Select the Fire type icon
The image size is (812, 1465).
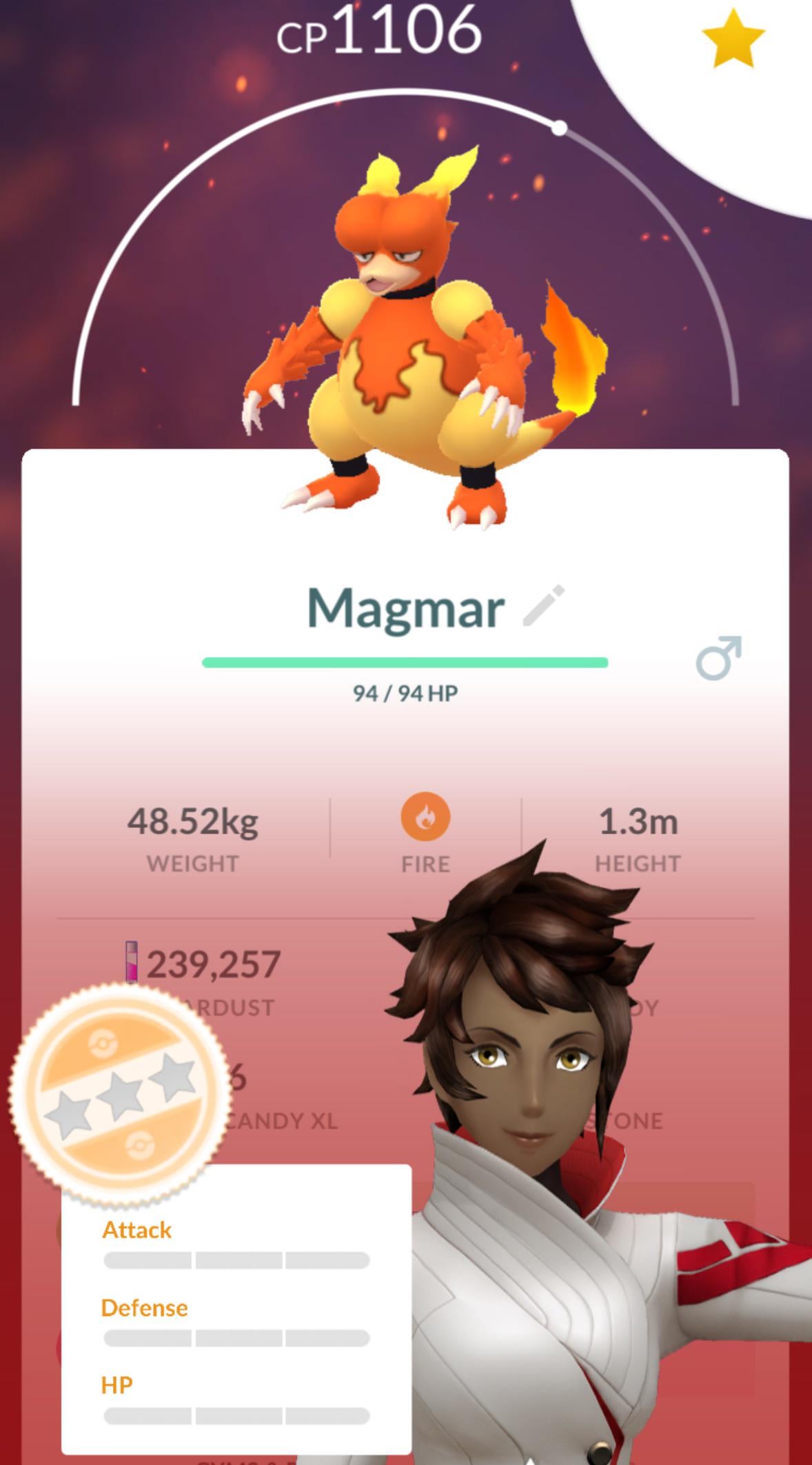point(425,817)
